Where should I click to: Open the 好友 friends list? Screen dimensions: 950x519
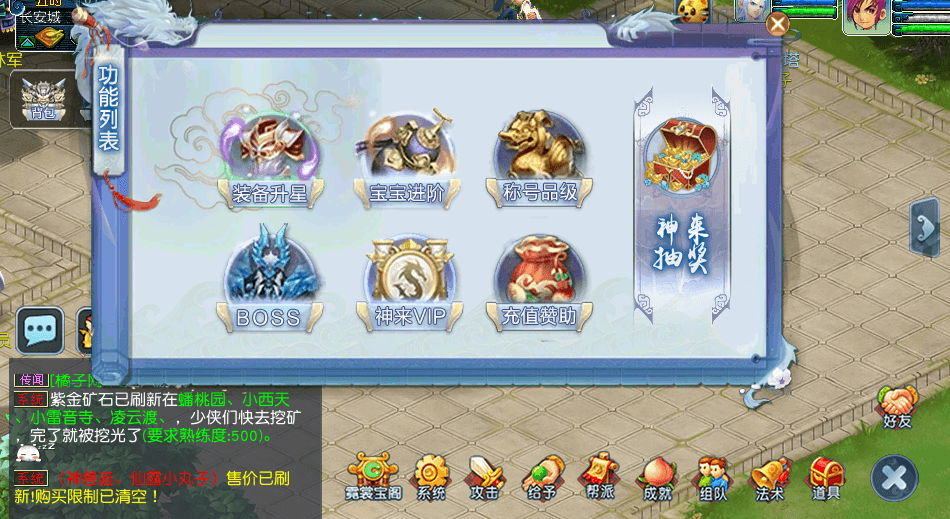897,405
